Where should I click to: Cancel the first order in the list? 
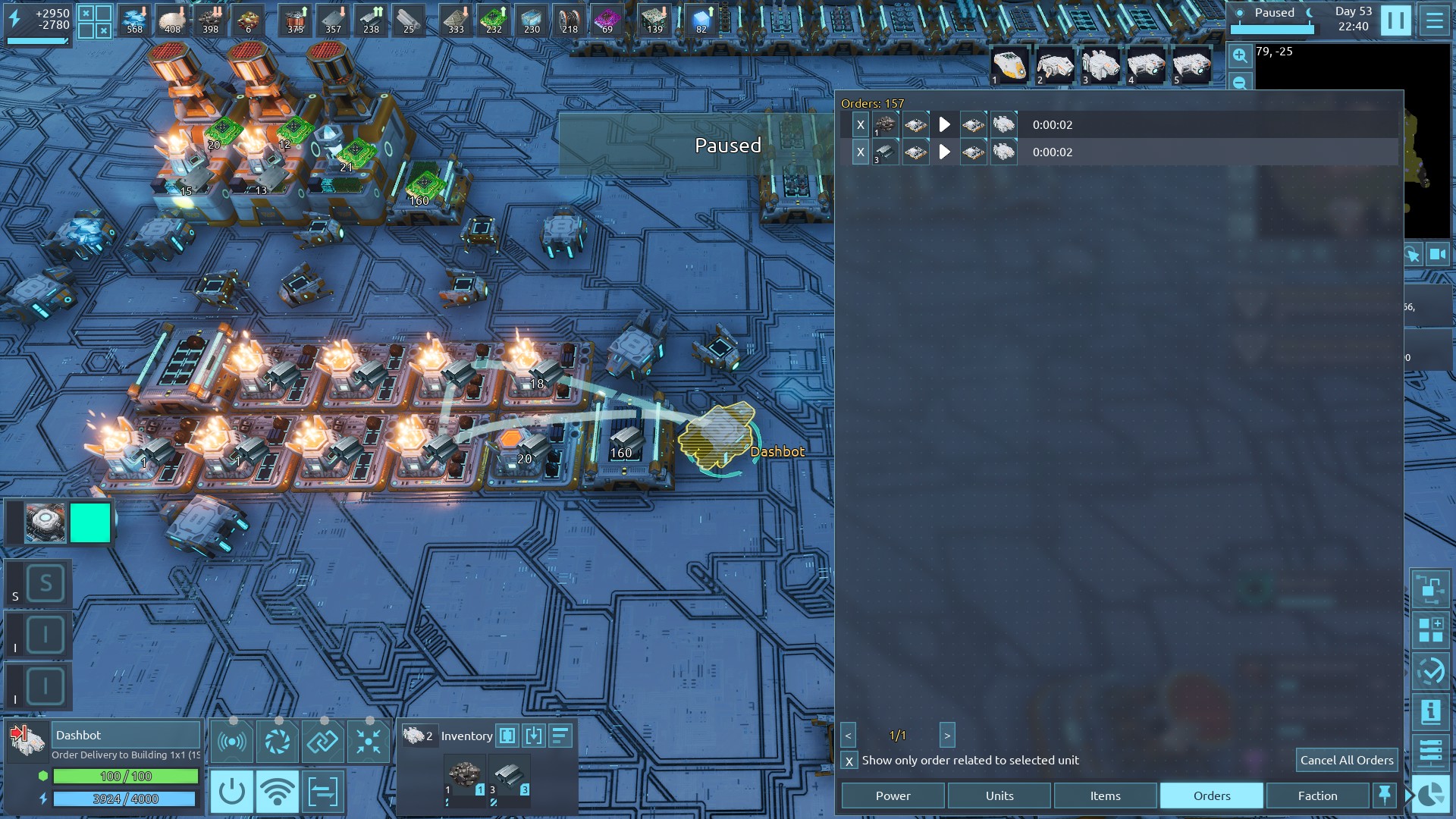860,125
